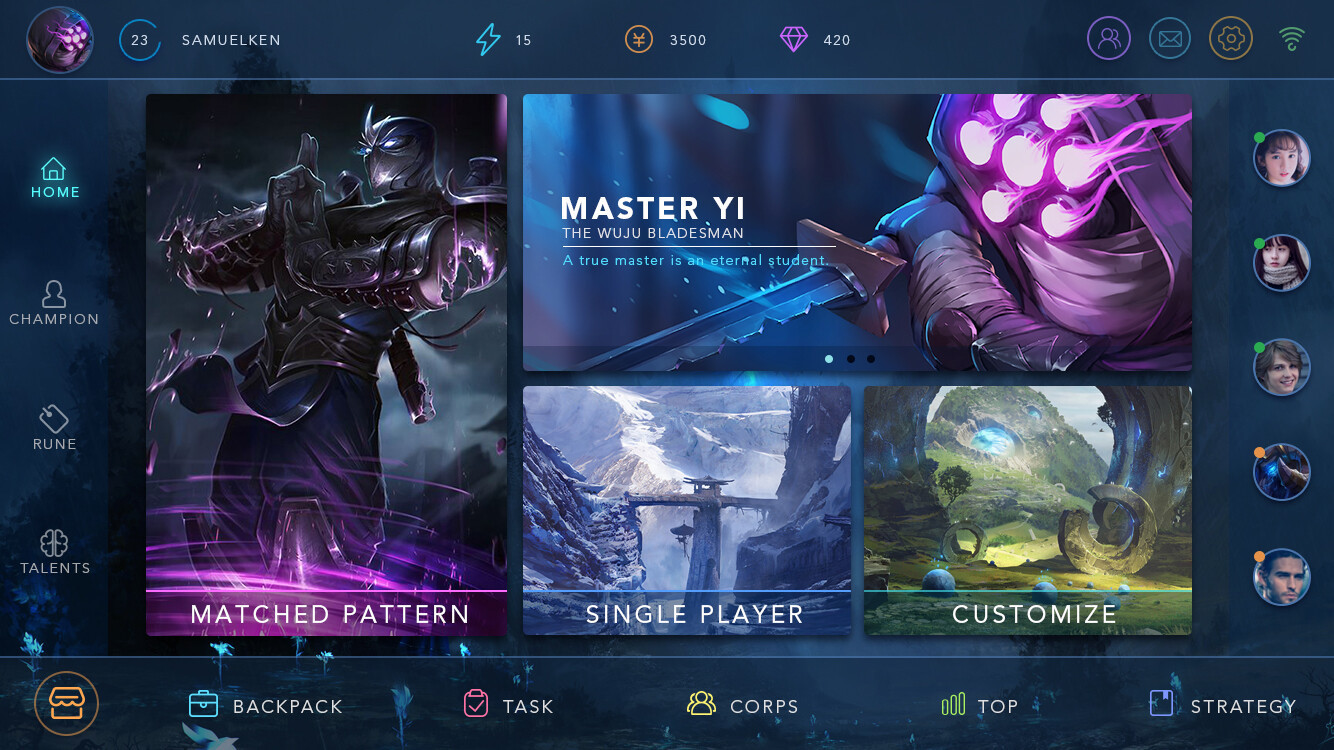1334x750 pixels.
Task: Click the player profile avatar
Action: (60, 40)
